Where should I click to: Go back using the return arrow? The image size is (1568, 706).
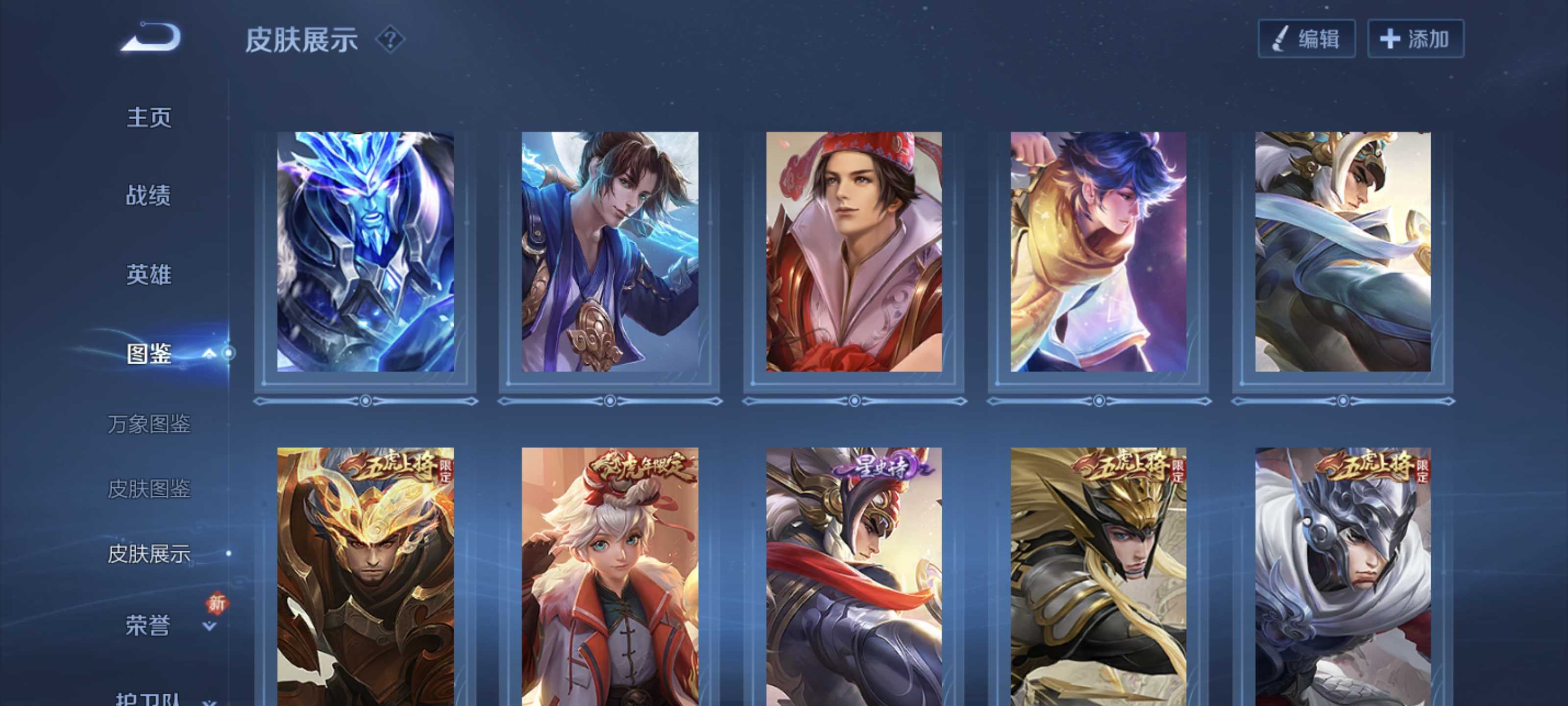click(x=151, y=38)
